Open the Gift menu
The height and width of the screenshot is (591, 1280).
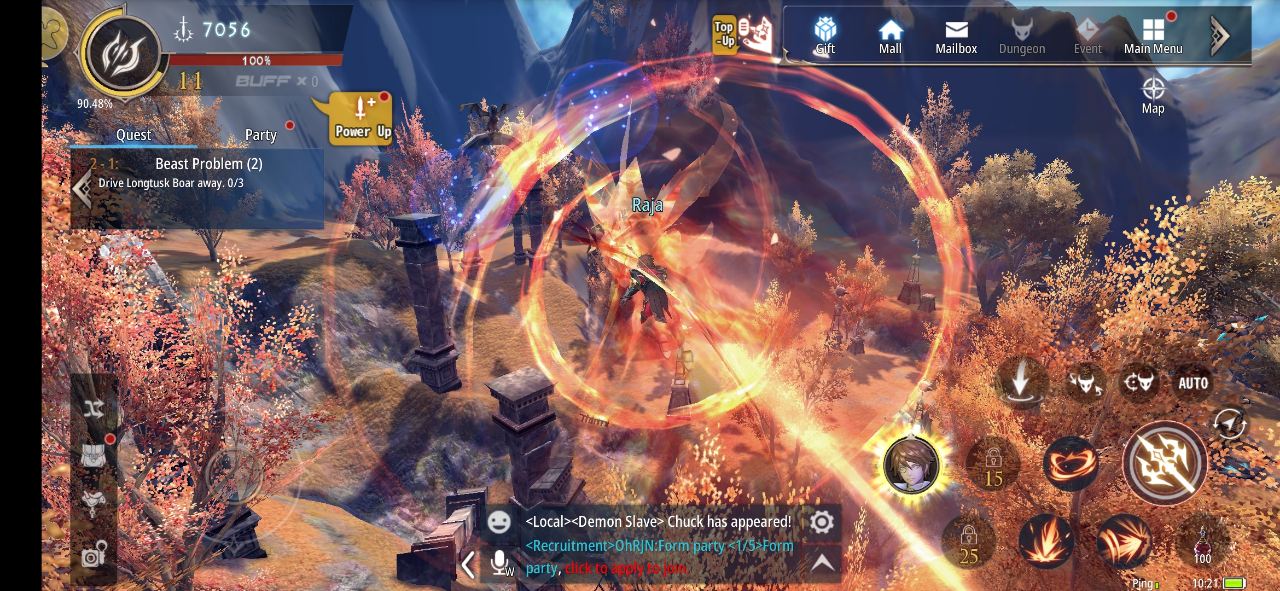click(x=825, y=35)
